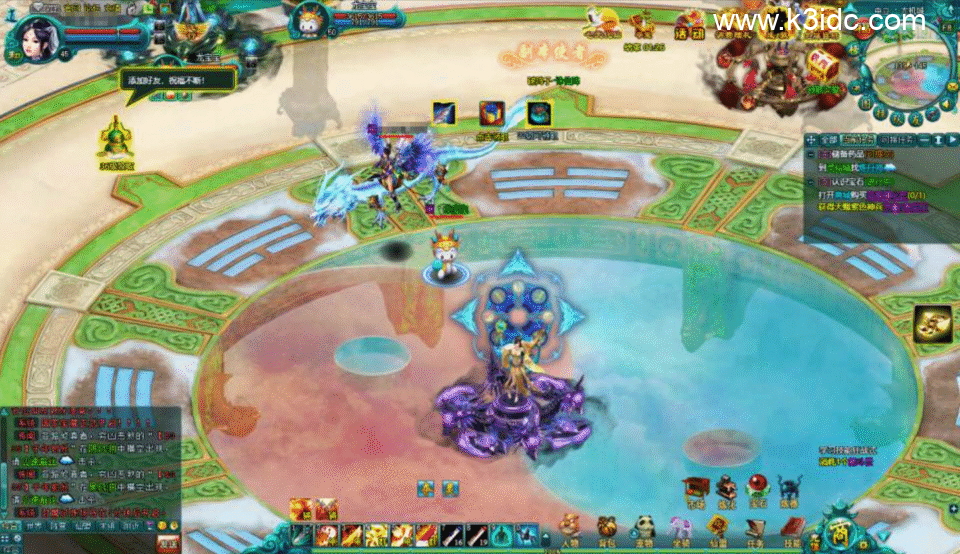Open the 商 shop button
Screen dimensions: 960x554
(841, 528)
